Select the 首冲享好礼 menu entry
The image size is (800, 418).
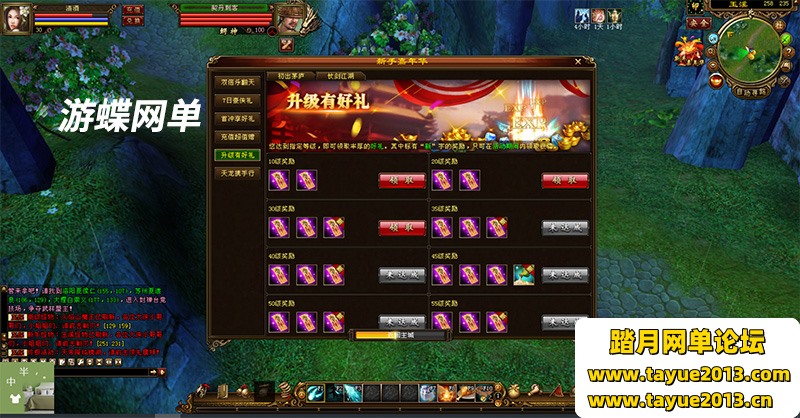tap(238, 118)
